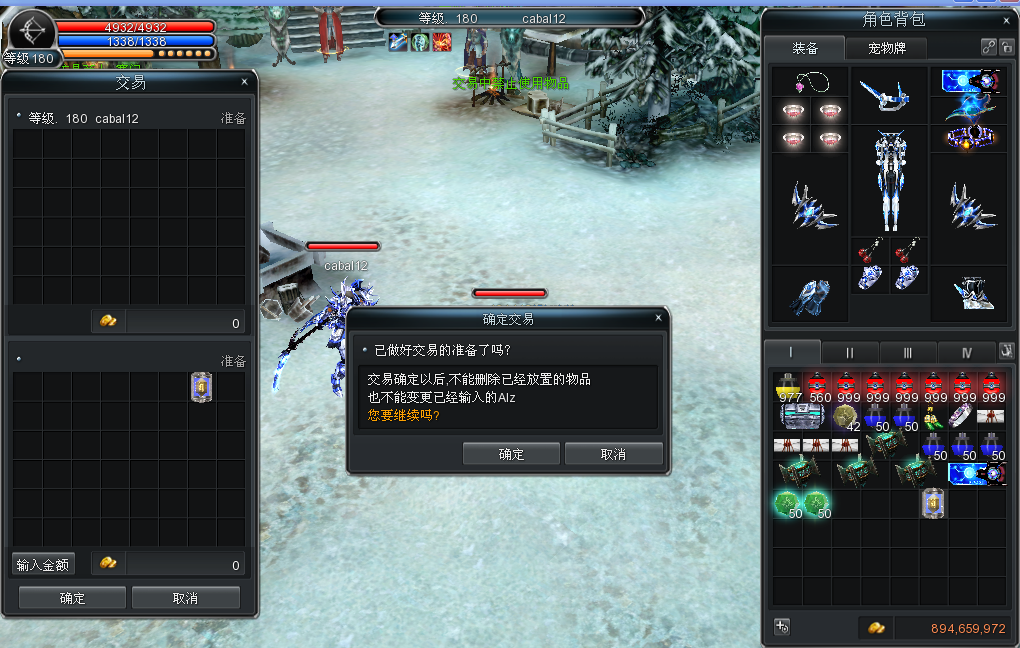Click 输入金额 to enter Alz amount
The height and width of the screenshot is (648, 1020).
[43, 564]
